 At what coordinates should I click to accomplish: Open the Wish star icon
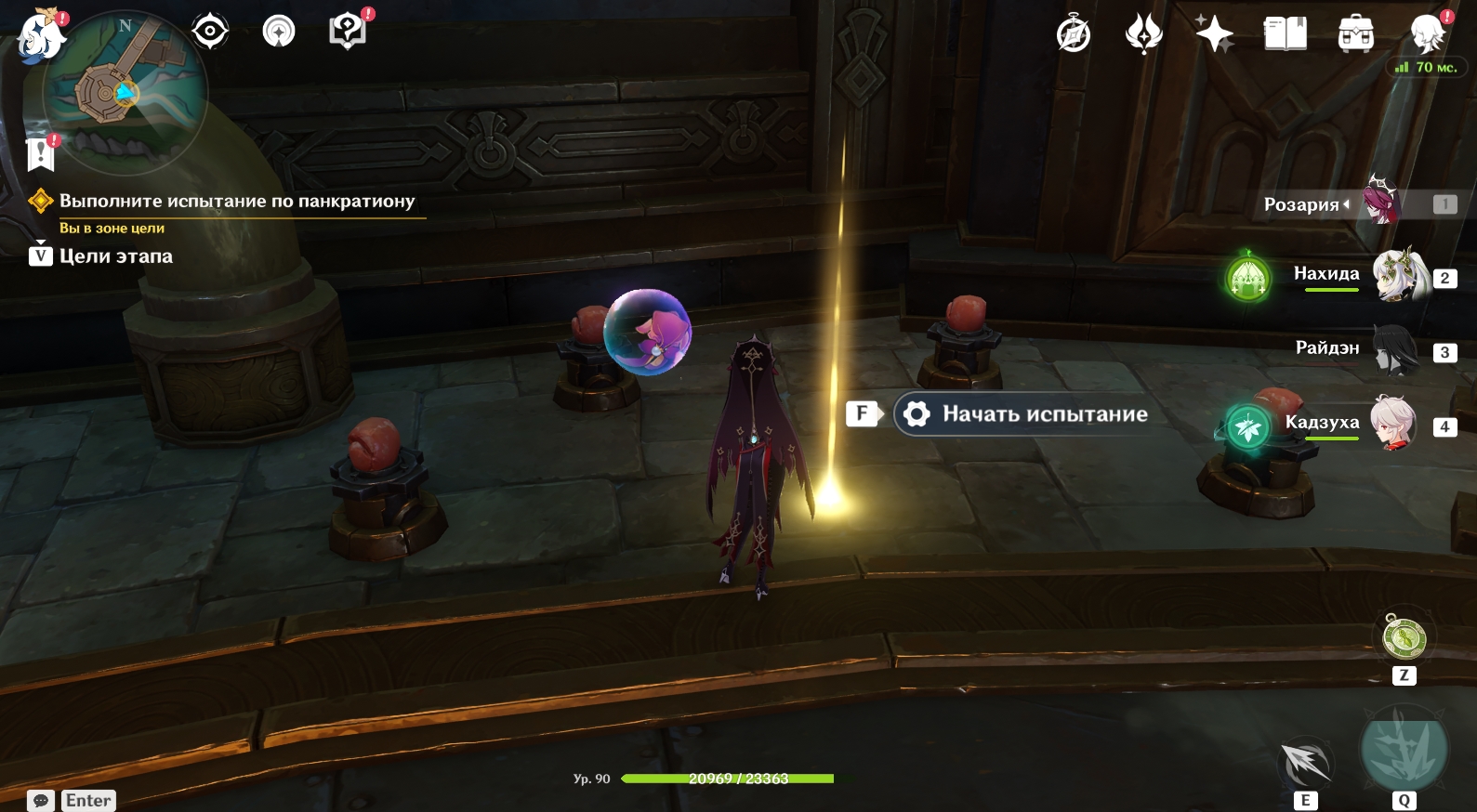(1214, 35)
